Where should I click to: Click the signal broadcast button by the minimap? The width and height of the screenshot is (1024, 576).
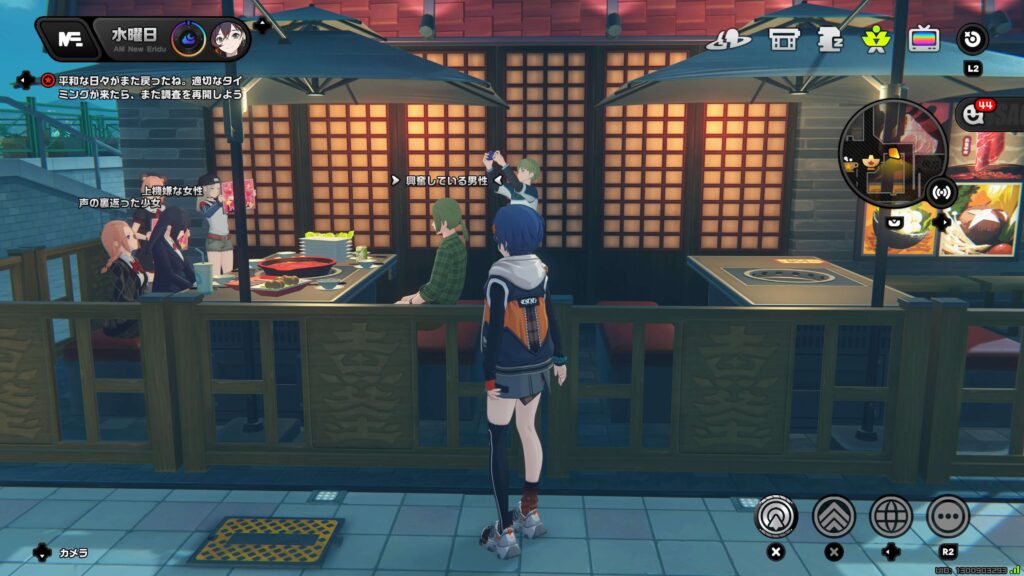pyautogui.click(x=941, y=191)
